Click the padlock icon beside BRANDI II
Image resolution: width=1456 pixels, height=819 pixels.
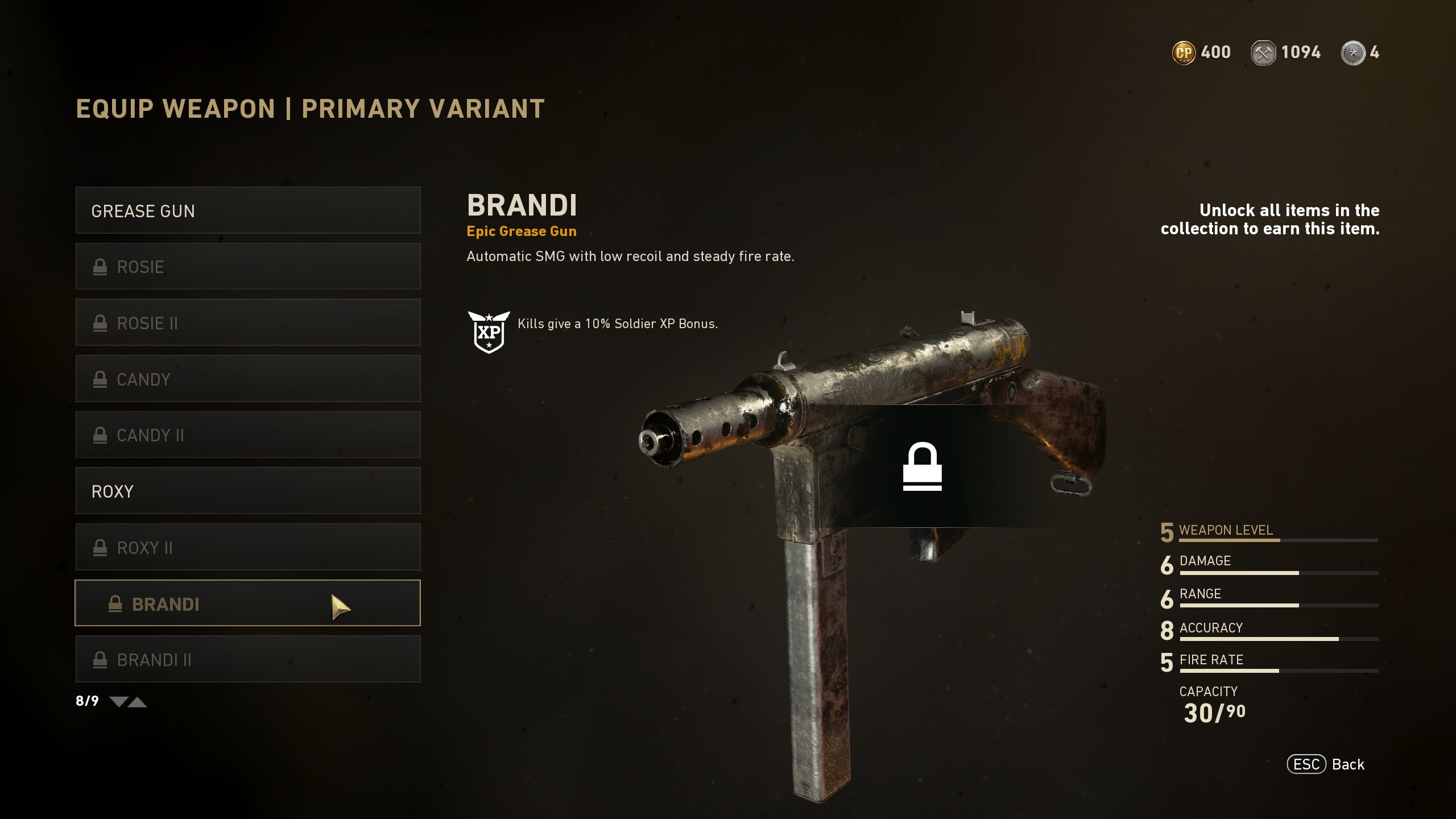tap(101, 660)
